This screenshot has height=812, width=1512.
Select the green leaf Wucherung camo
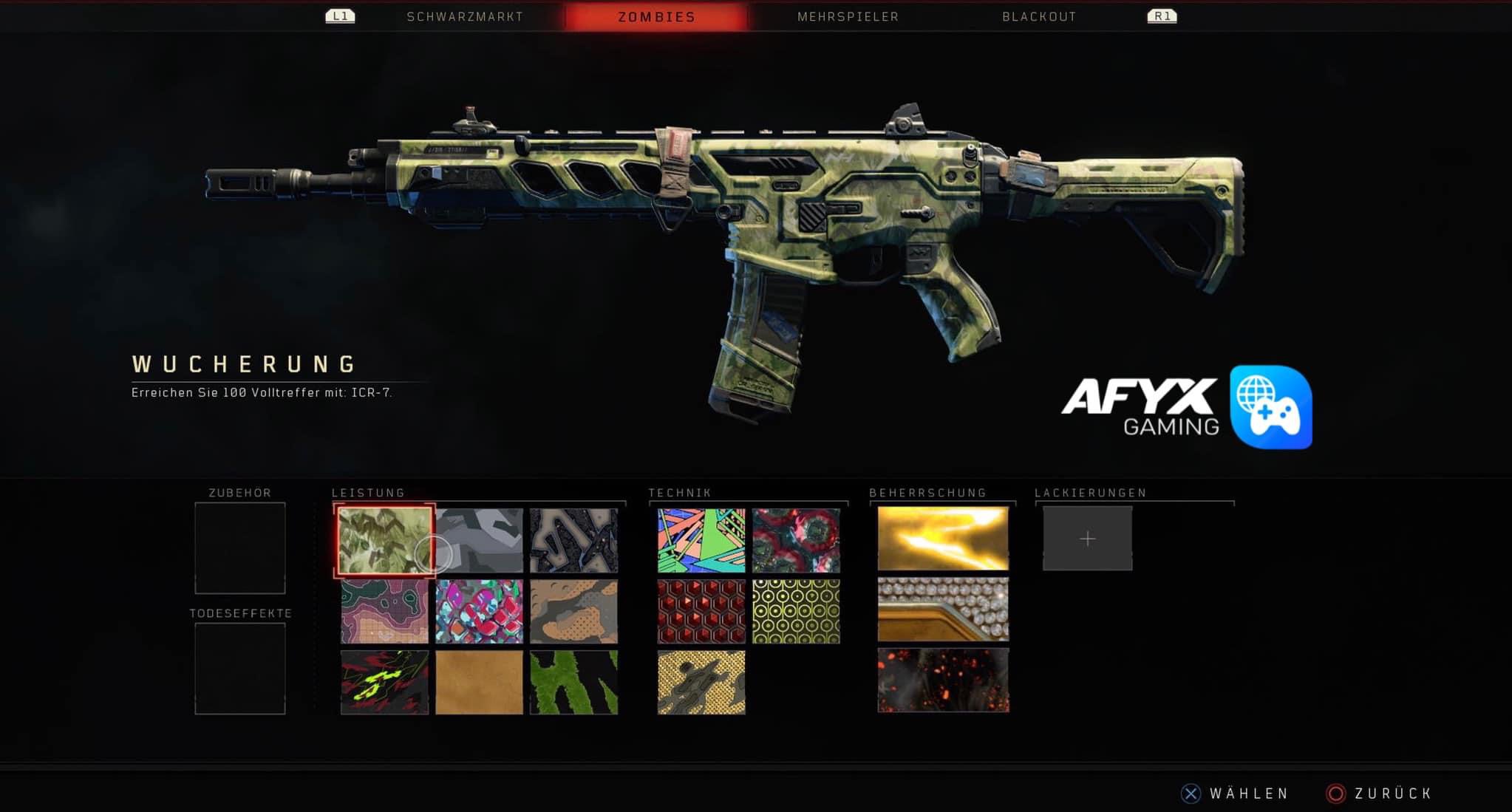point(384,540)
